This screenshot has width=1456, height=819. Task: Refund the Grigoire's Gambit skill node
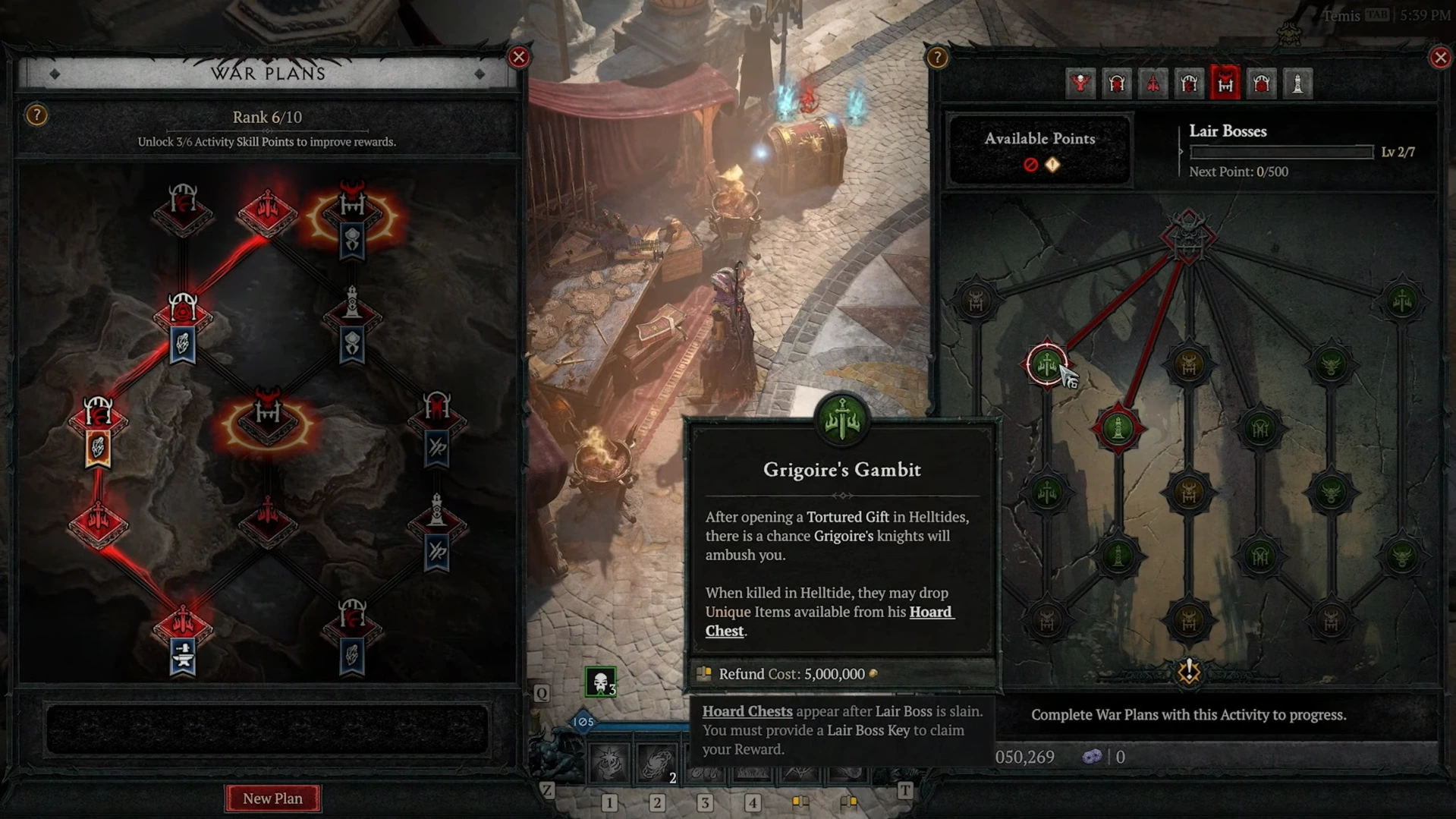click(1046, 365)
